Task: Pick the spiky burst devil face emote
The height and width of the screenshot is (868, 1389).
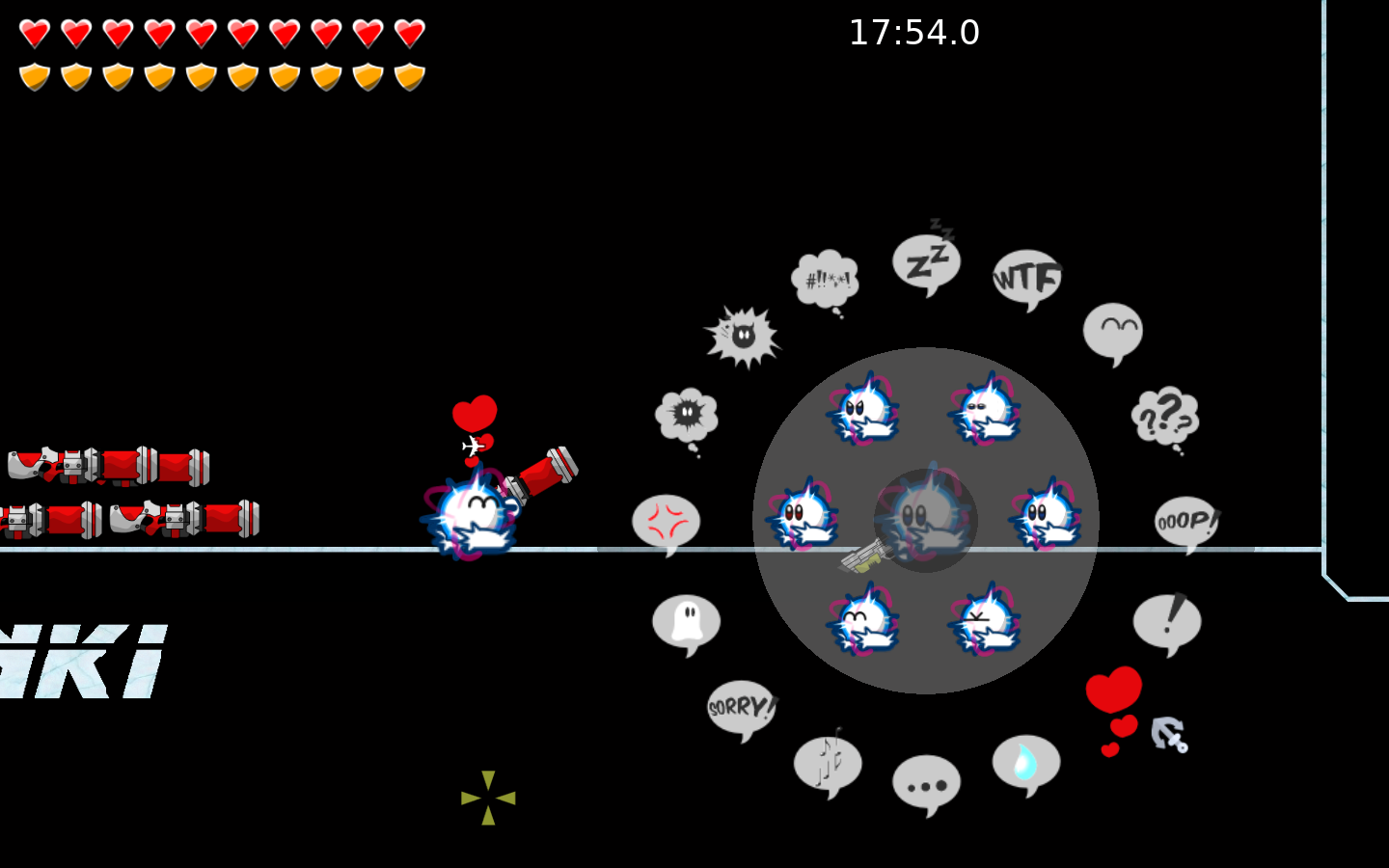Action: 743,337
